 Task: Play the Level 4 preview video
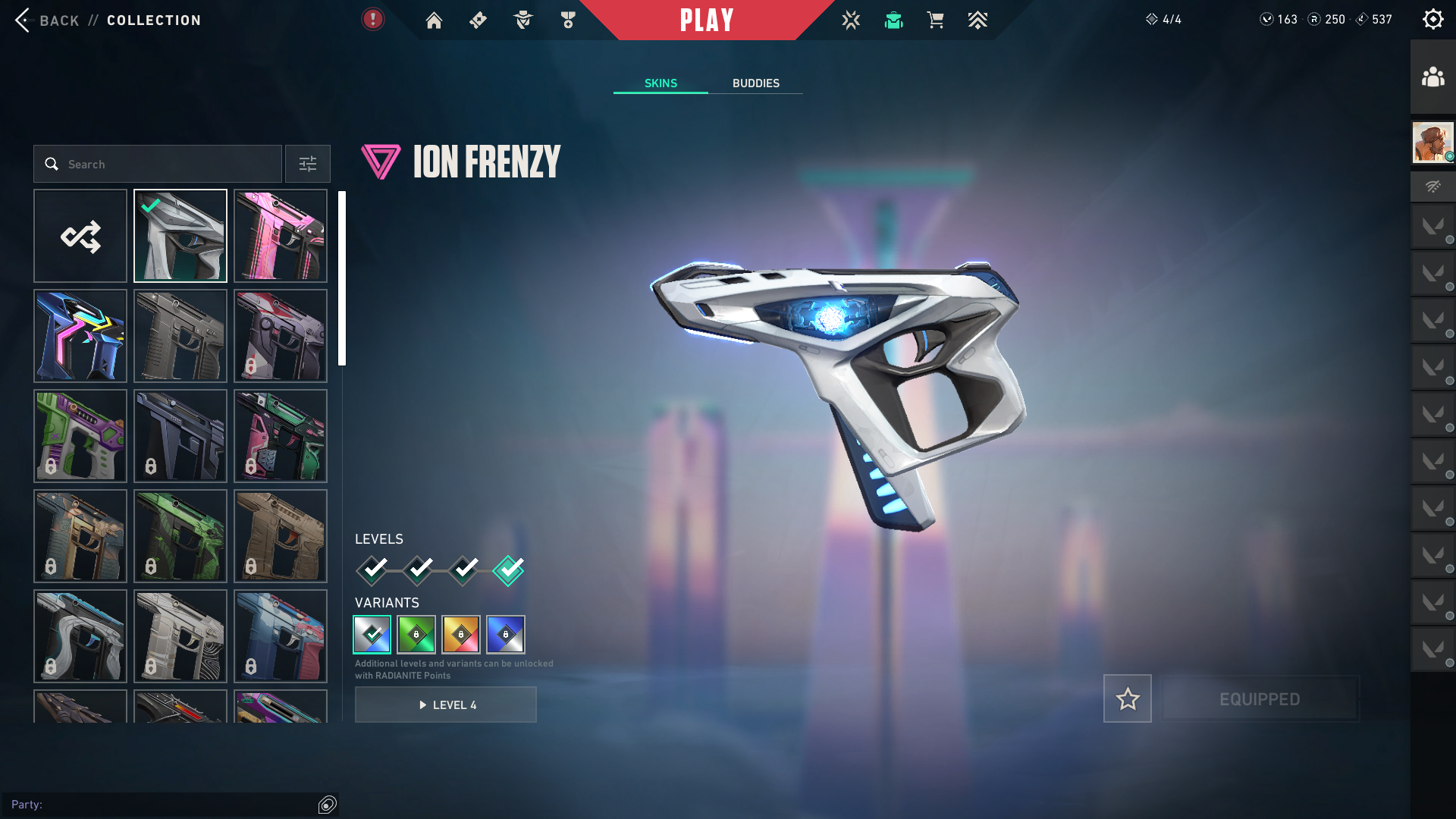tap(446, 704)
